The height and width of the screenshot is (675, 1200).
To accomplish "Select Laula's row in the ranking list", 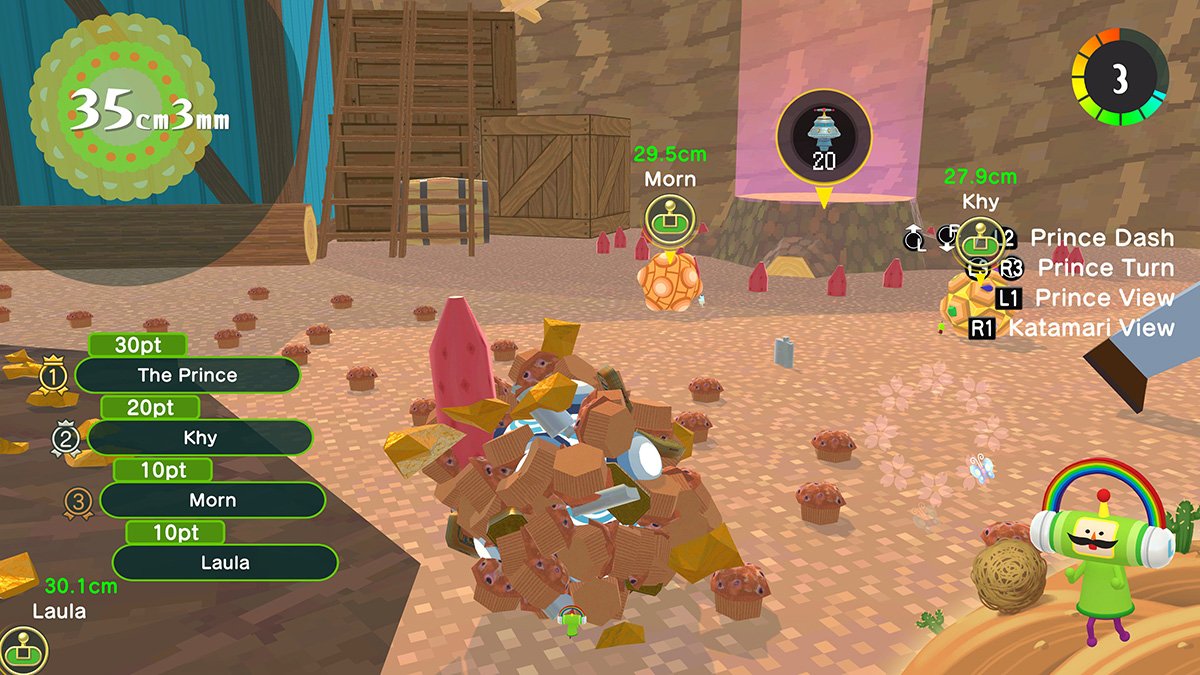I will [x=225, y=563].
